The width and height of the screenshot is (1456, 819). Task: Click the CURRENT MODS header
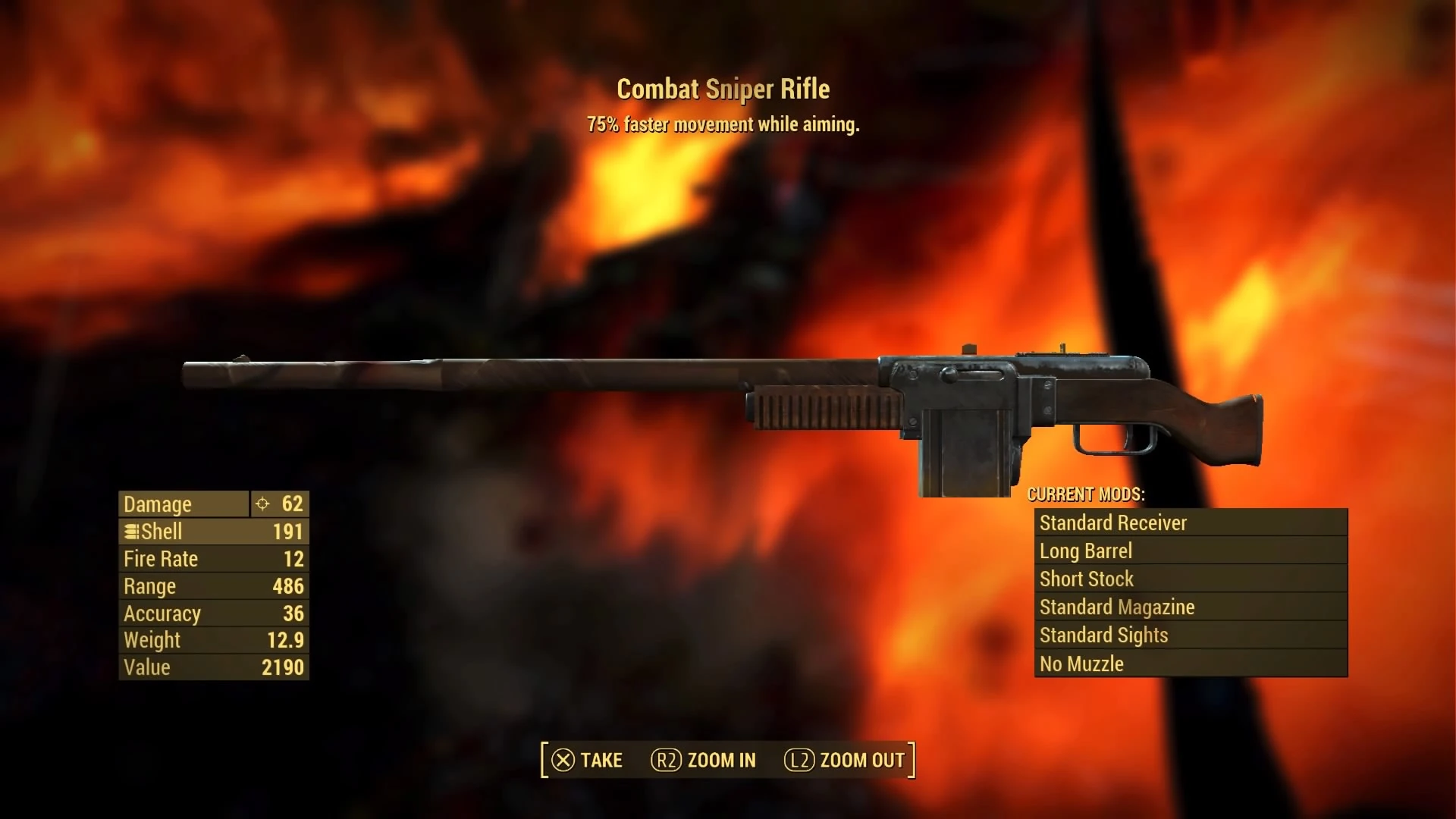(x=1084, y=494)
